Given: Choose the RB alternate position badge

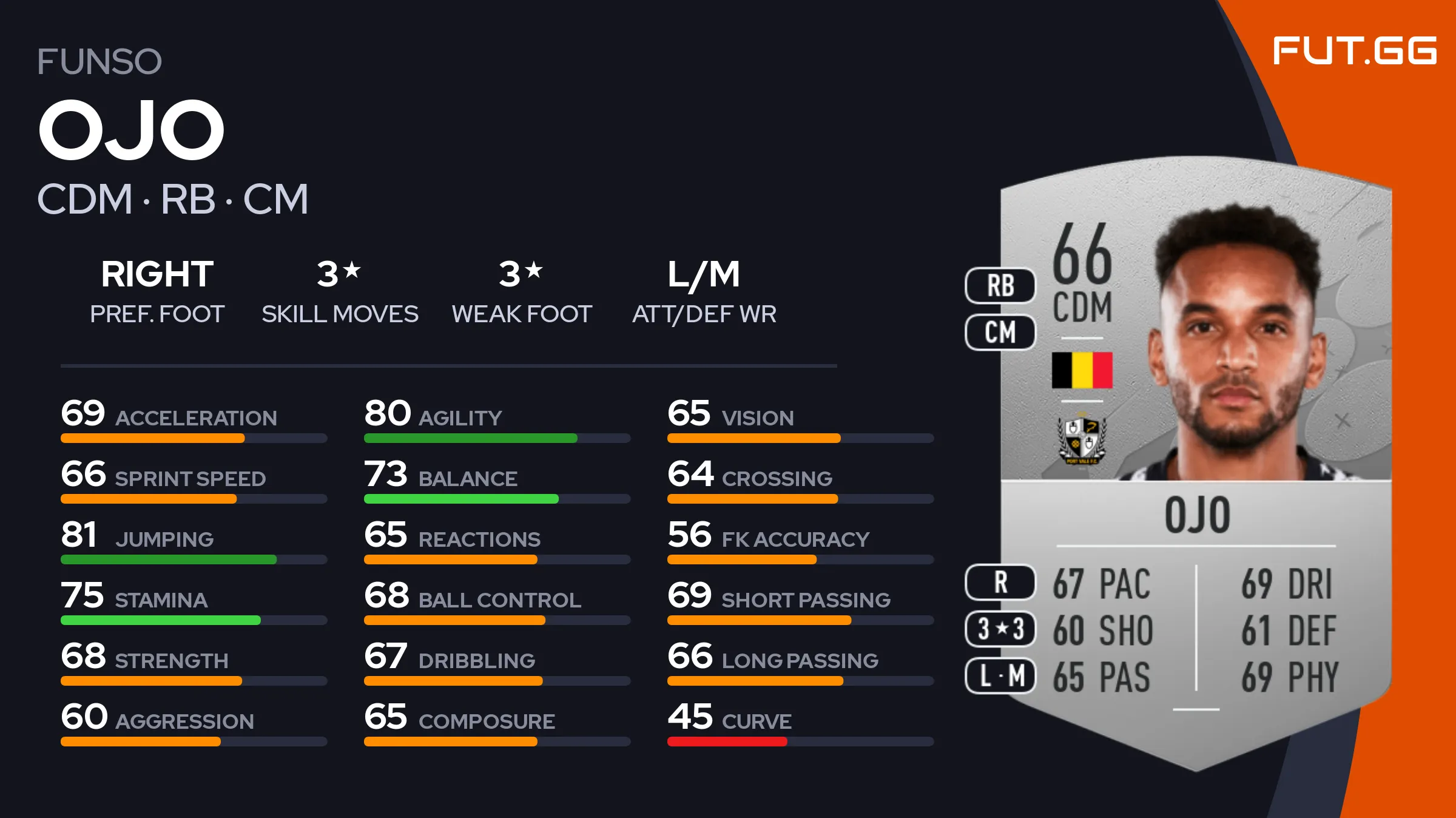Looking at the screenshot, I should click(1000, 285).
